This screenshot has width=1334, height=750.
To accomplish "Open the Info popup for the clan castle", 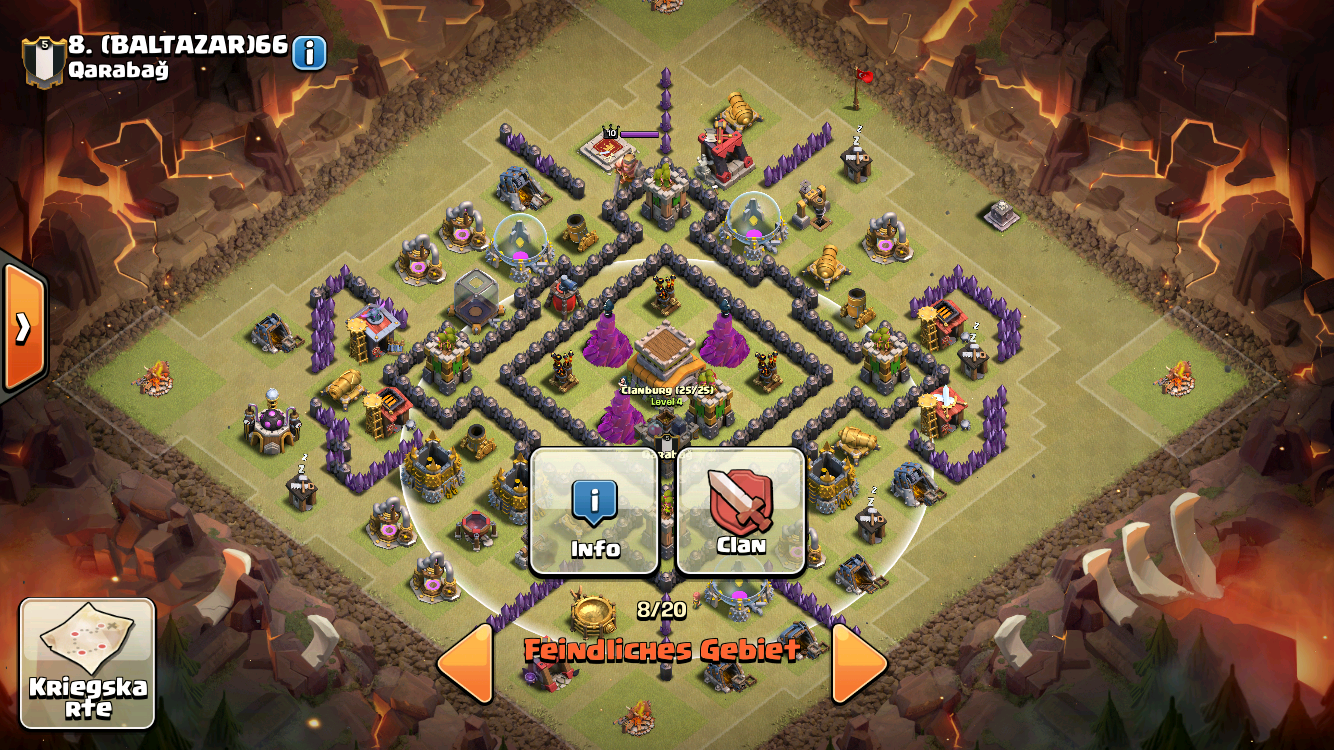I will pos(594,511).
